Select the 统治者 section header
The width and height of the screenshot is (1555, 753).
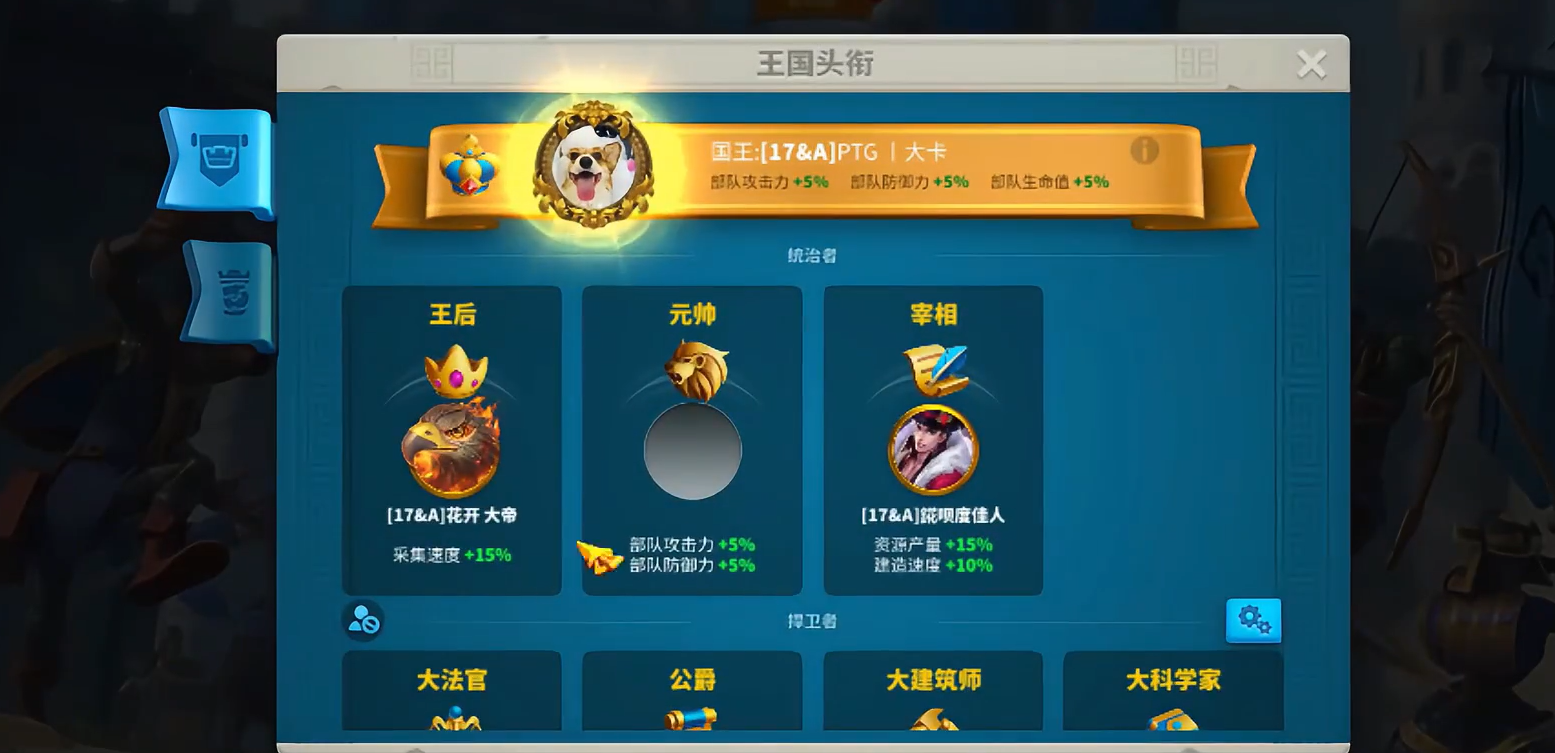pos(812,255)
